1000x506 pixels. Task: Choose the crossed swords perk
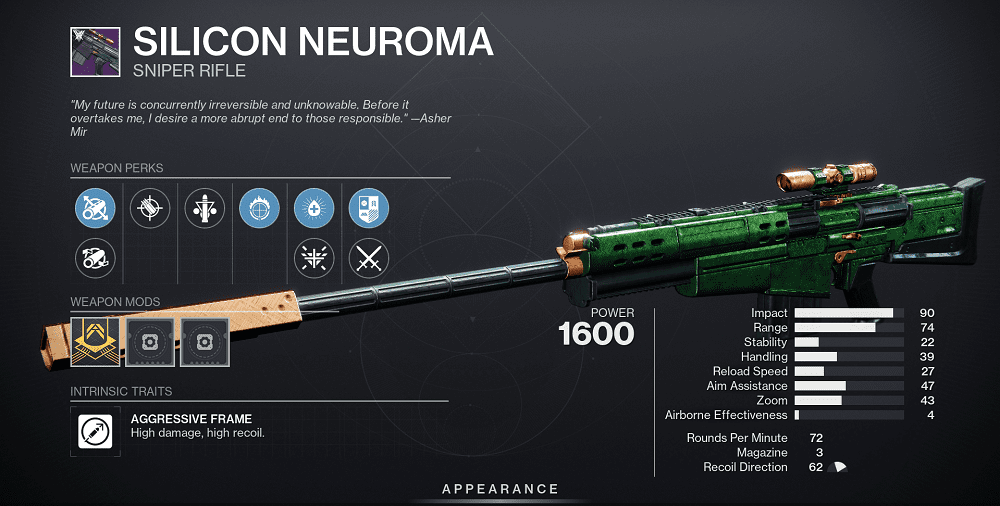[x=368, y=259]
